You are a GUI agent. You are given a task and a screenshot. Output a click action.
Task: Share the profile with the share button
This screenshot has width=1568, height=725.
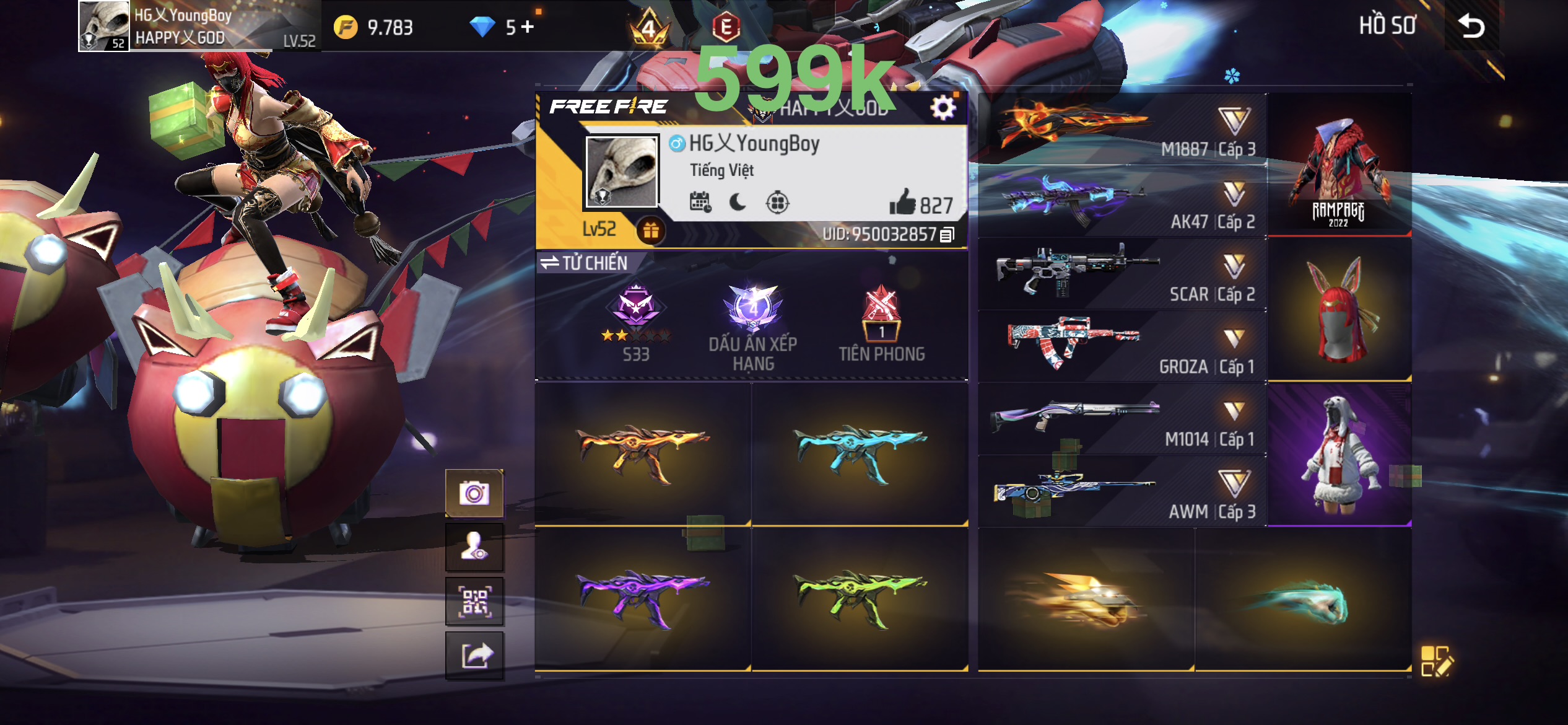tap(474, 656)
